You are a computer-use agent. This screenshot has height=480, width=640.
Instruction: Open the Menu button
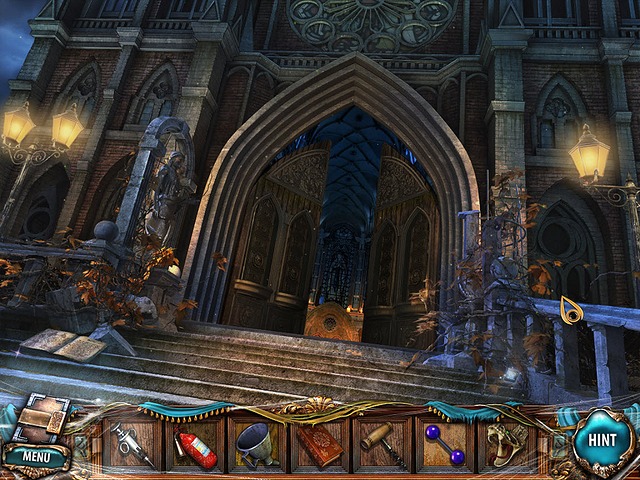coord(35,457)
